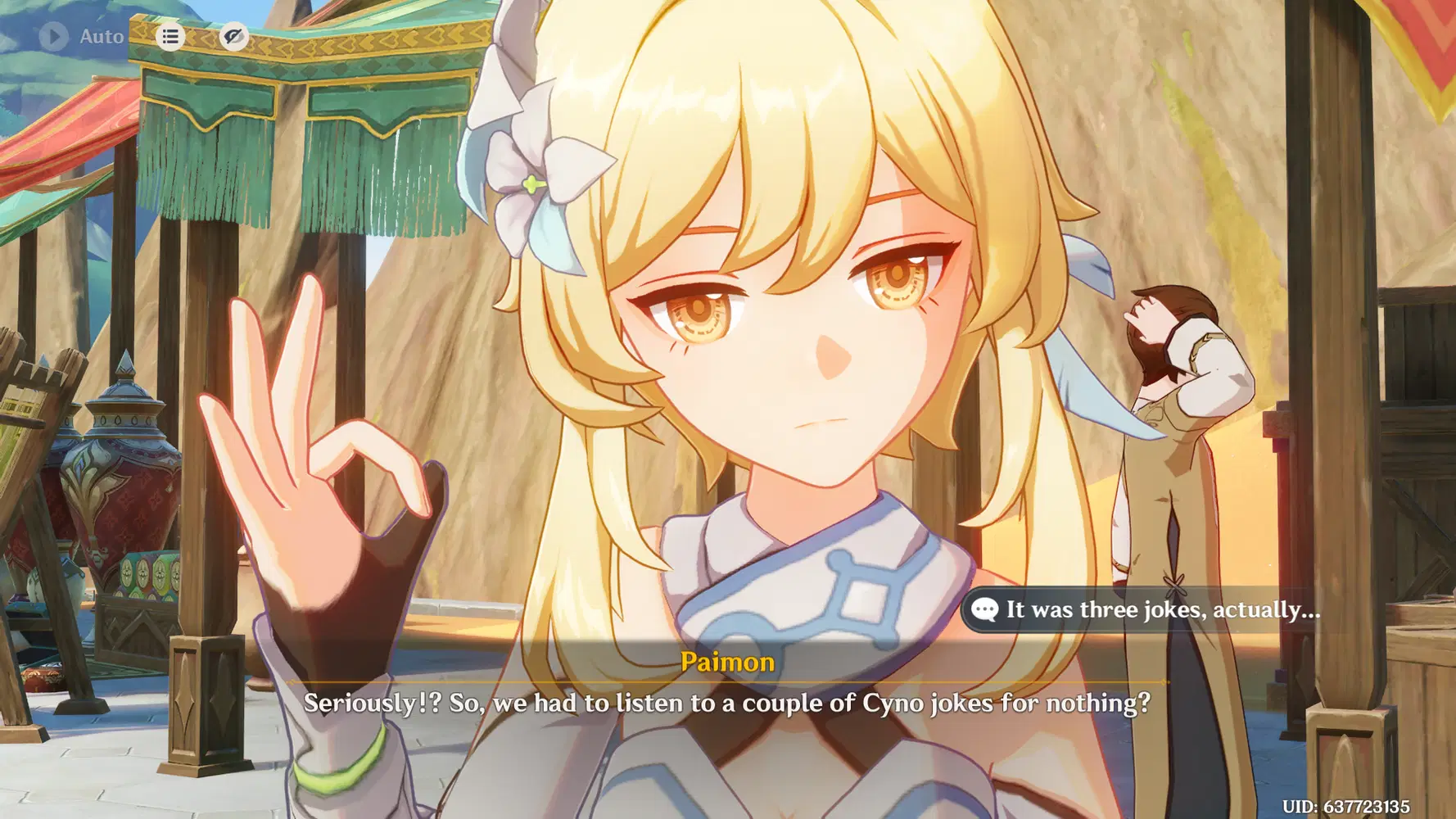Choose reply "It was three jokes, actually..."
The height and width of the screenshot is (819, 1456).
pyautogui.click(x=1146, y=609)
